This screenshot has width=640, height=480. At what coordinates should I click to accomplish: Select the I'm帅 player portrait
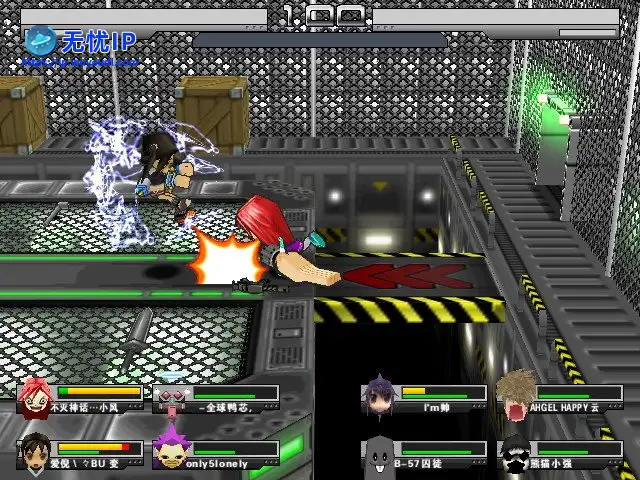[380, 395]
